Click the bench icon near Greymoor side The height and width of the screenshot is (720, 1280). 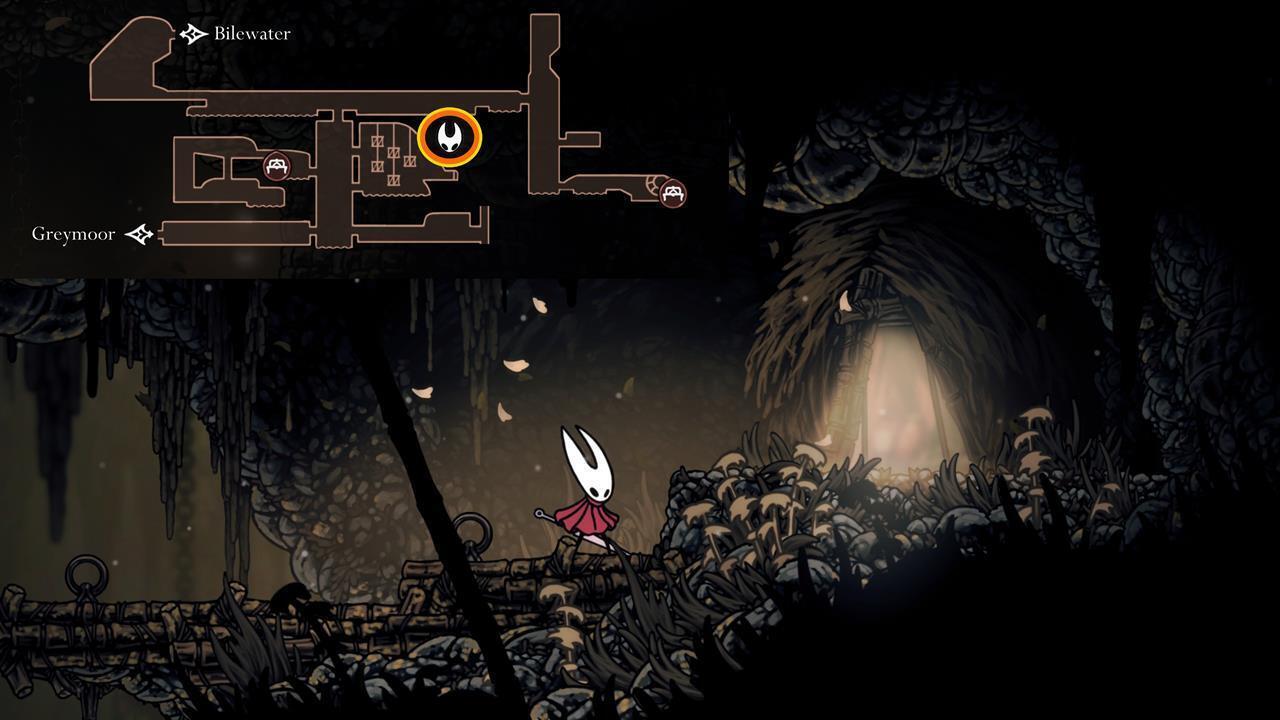(x=277, y=167)
